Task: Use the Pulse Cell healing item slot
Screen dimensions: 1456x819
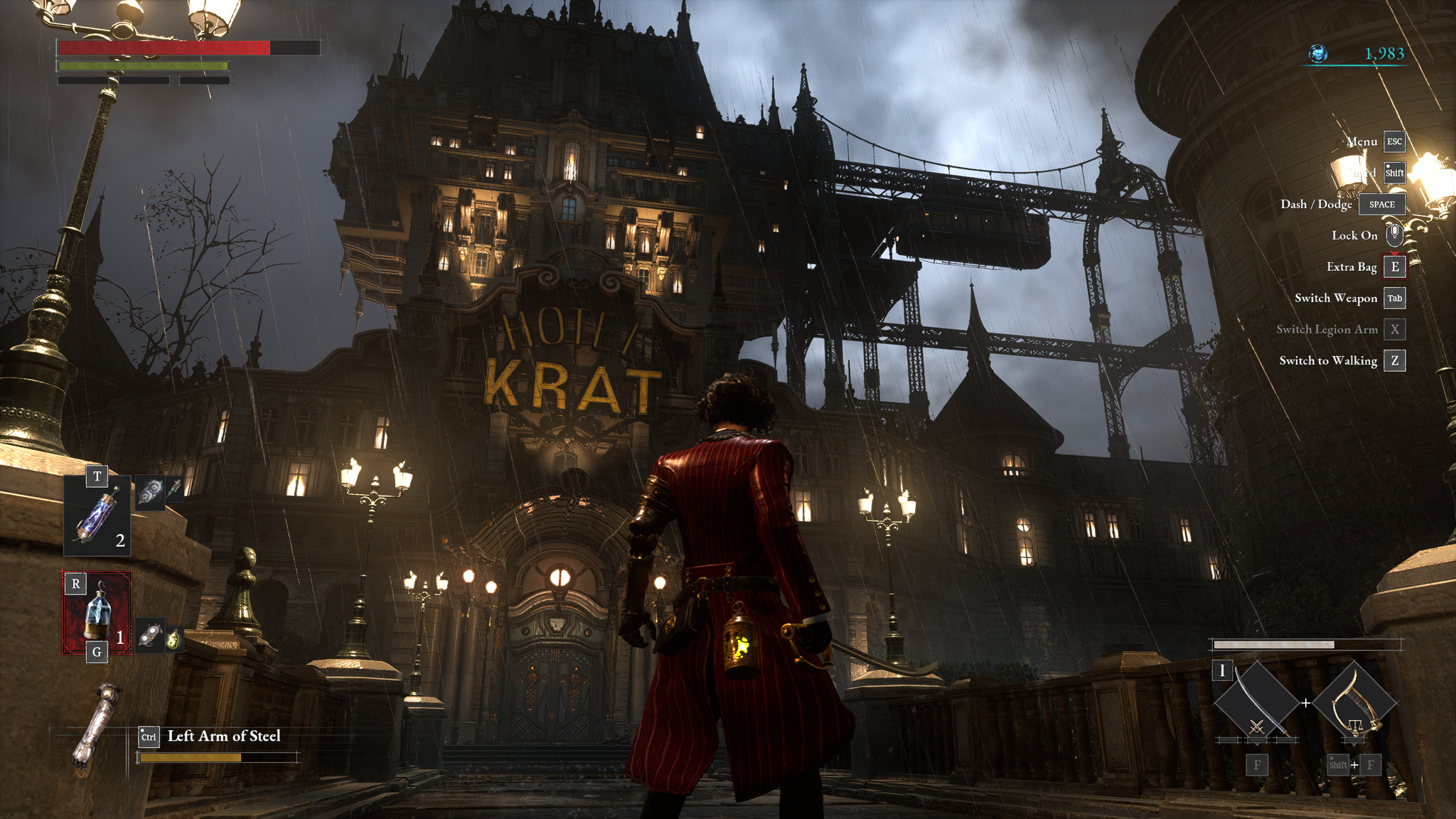Action: coord(97,613)
